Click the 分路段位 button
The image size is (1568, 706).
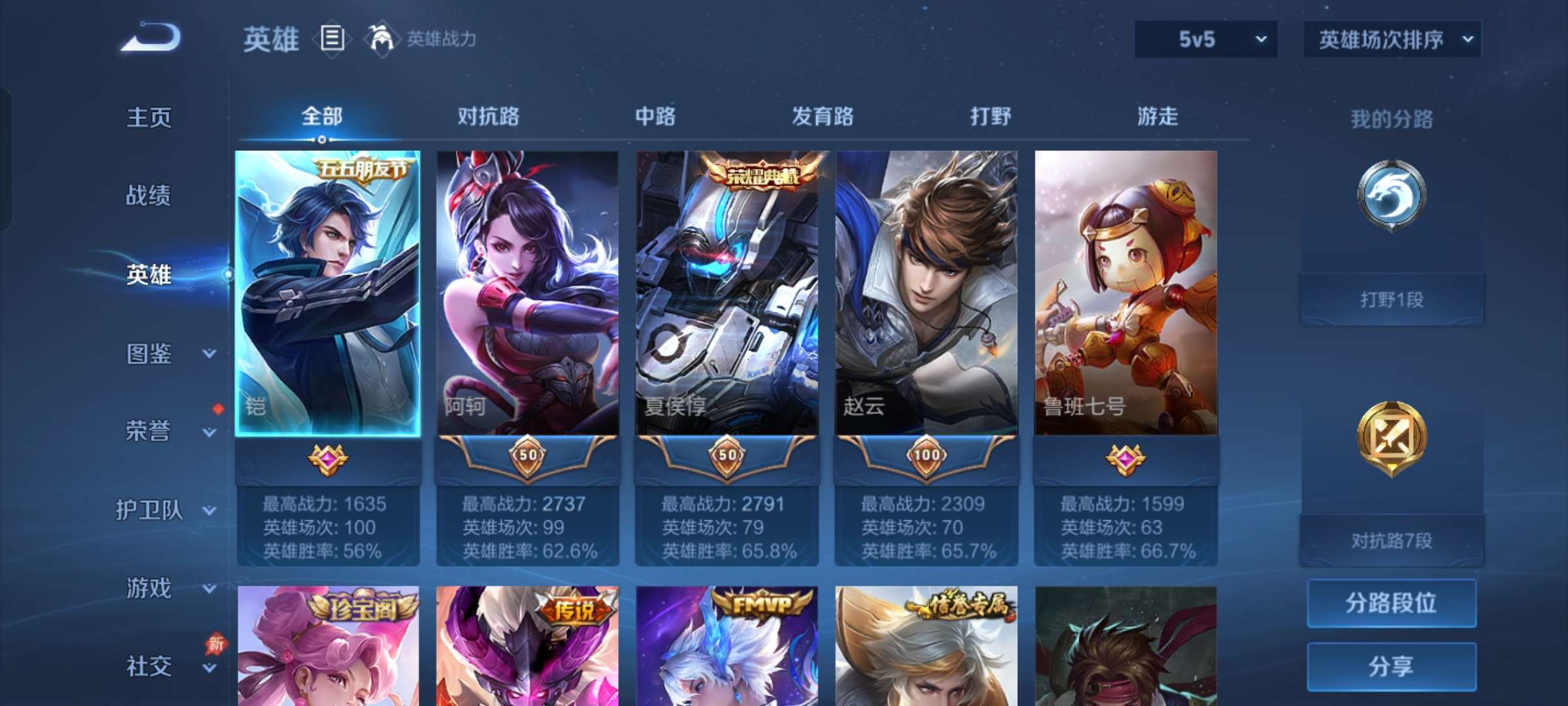coord(1390,605)
